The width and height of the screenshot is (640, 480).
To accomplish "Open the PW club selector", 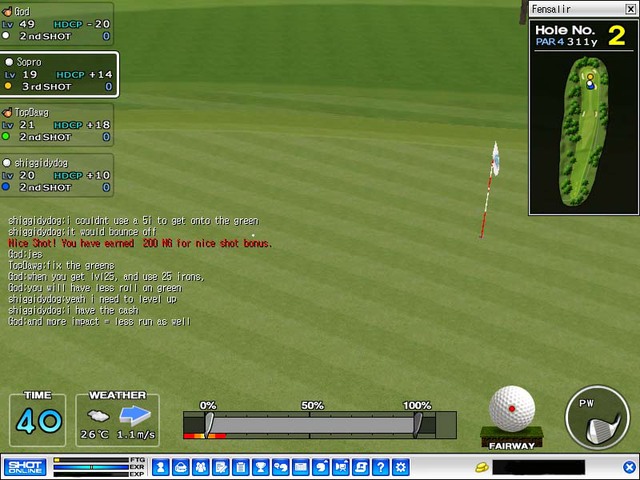I will coord(598,416).
